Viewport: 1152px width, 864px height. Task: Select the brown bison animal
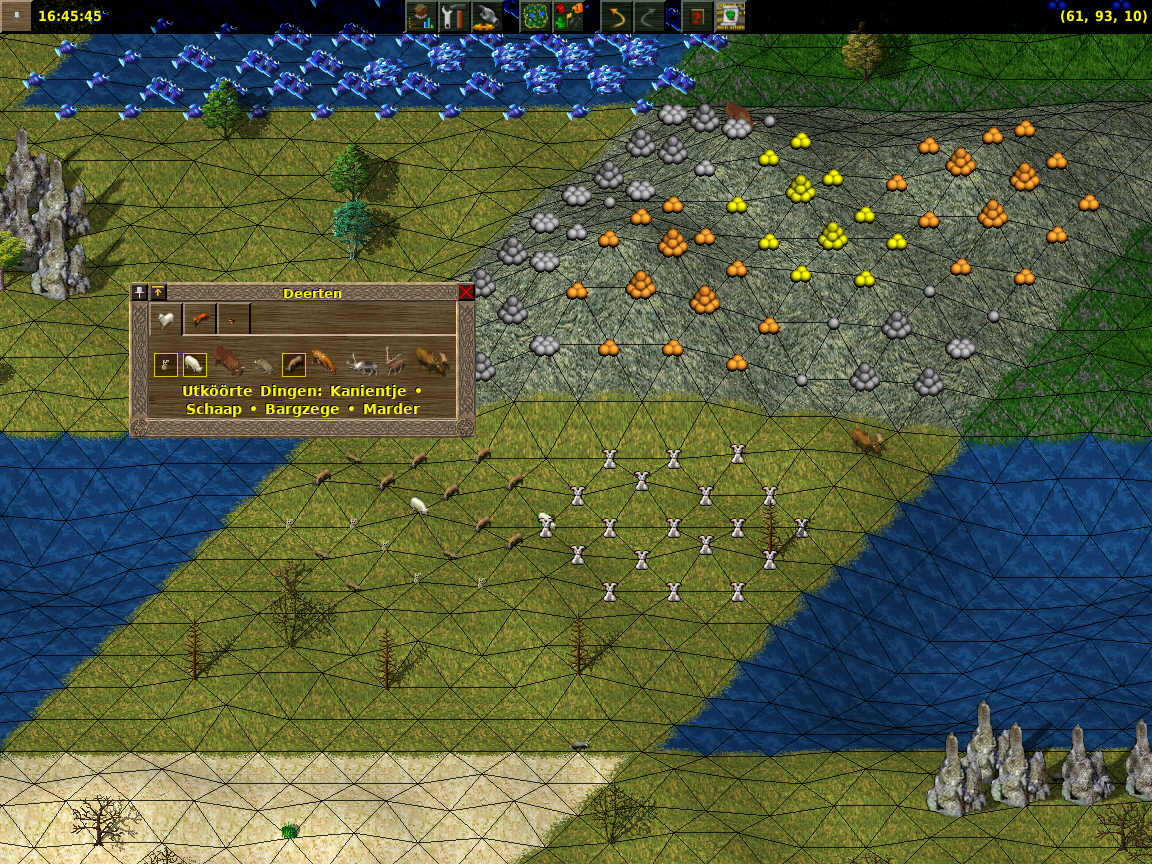[x=228, y=361]
